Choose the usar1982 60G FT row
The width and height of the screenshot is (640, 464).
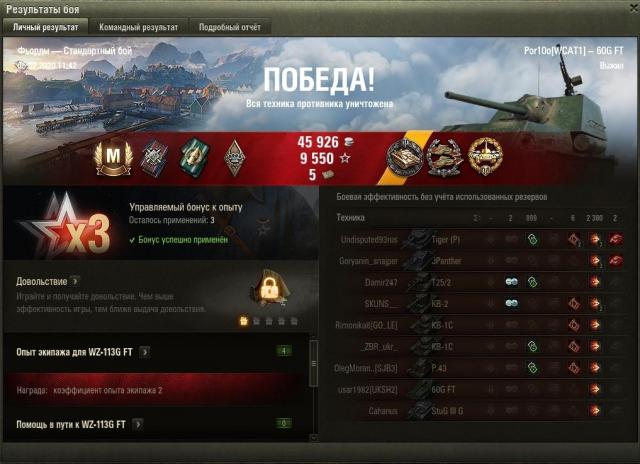point(480,388)
